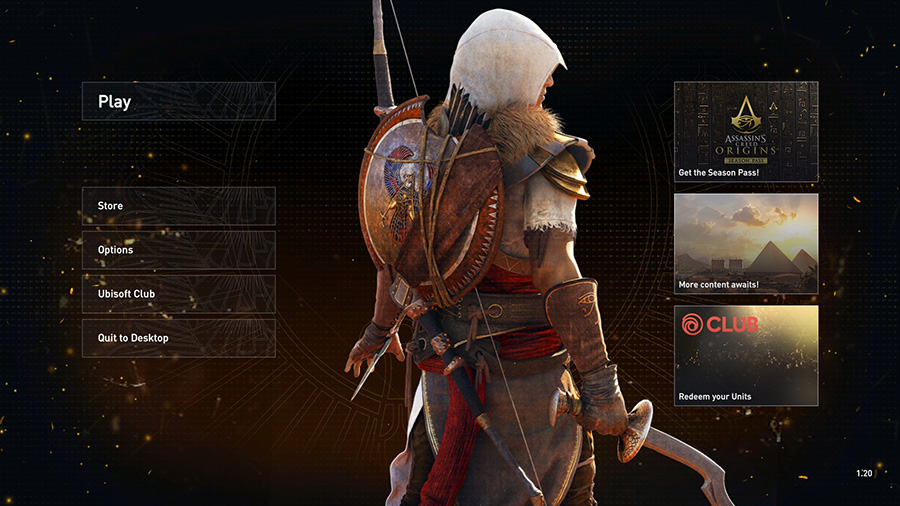Open the Store menu entry
Image resolution: width=900 pixels, height=506 pixels.
click(x=178, y=206)
